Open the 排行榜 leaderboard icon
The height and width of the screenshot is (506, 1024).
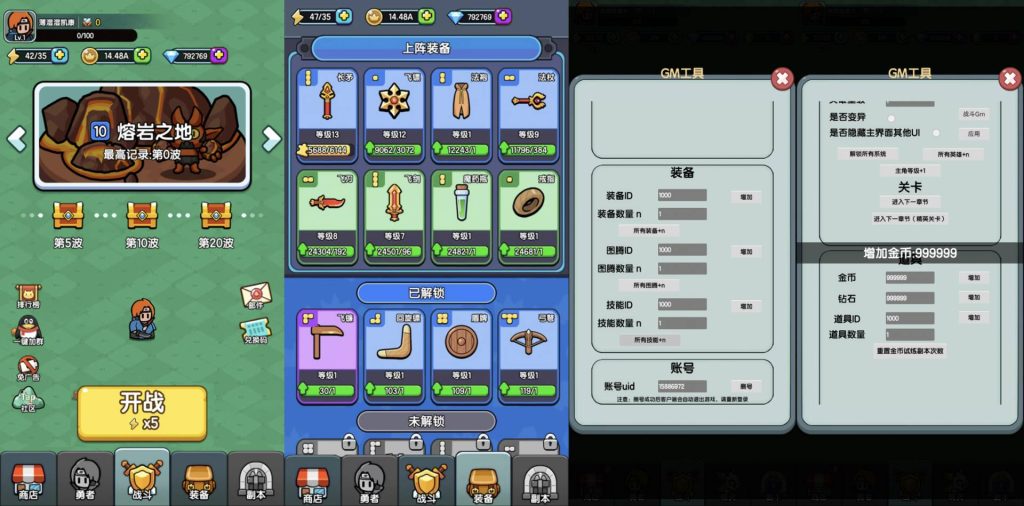click(x=29, y=290)
